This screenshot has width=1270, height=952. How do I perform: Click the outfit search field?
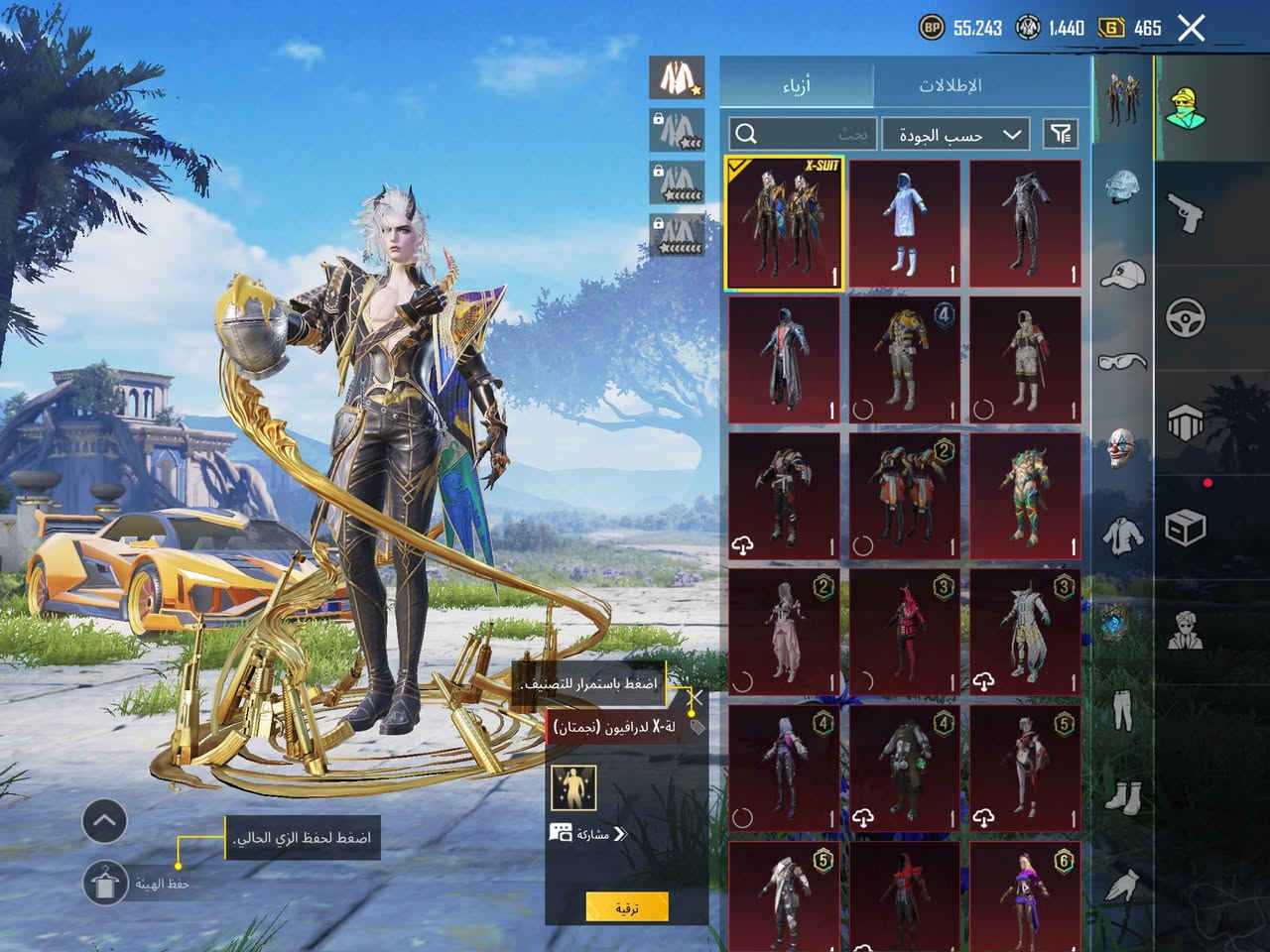pos(804,134)
